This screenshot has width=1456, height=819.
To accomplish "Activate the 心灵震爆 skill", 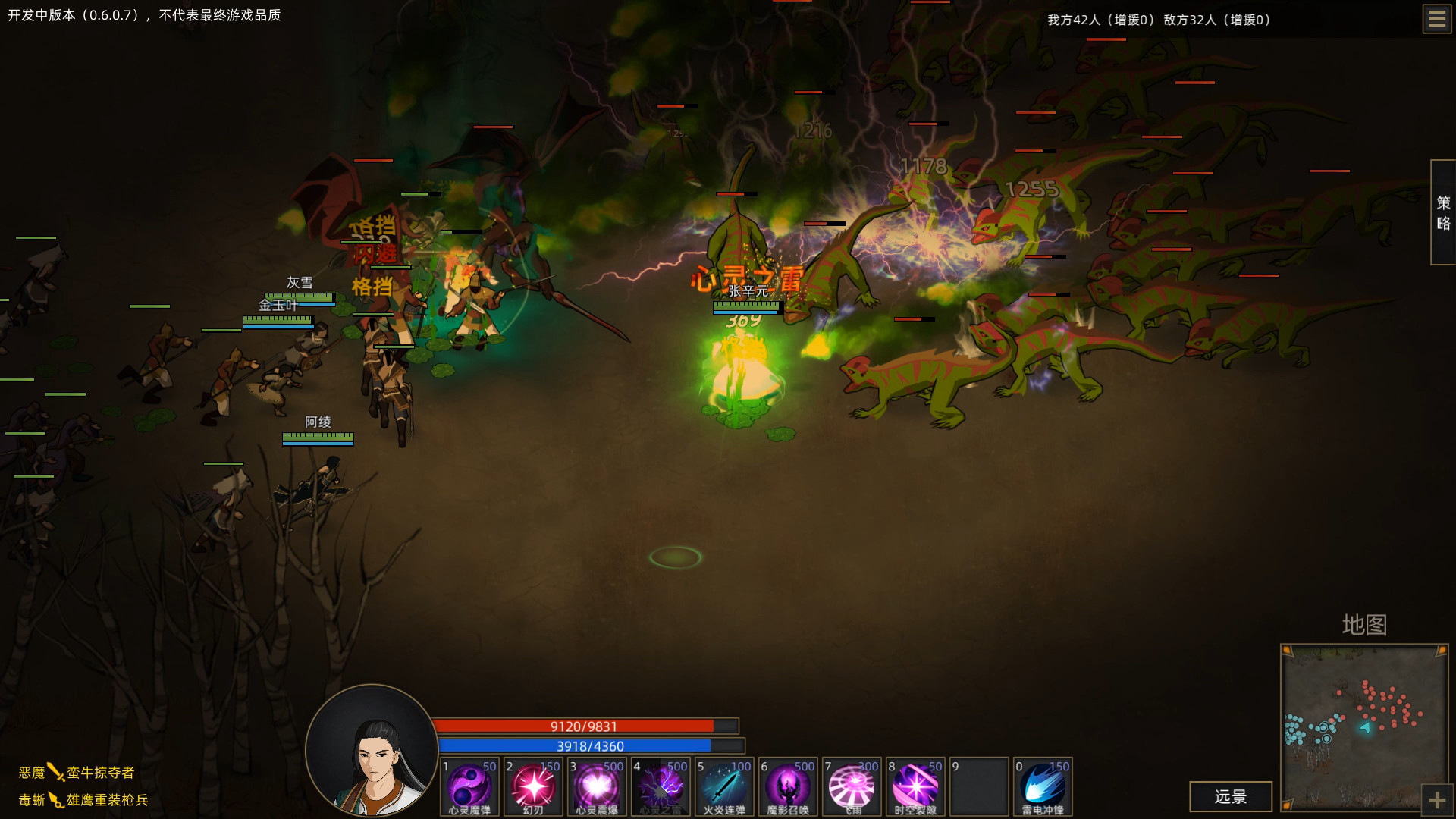I will click(596, 787).
